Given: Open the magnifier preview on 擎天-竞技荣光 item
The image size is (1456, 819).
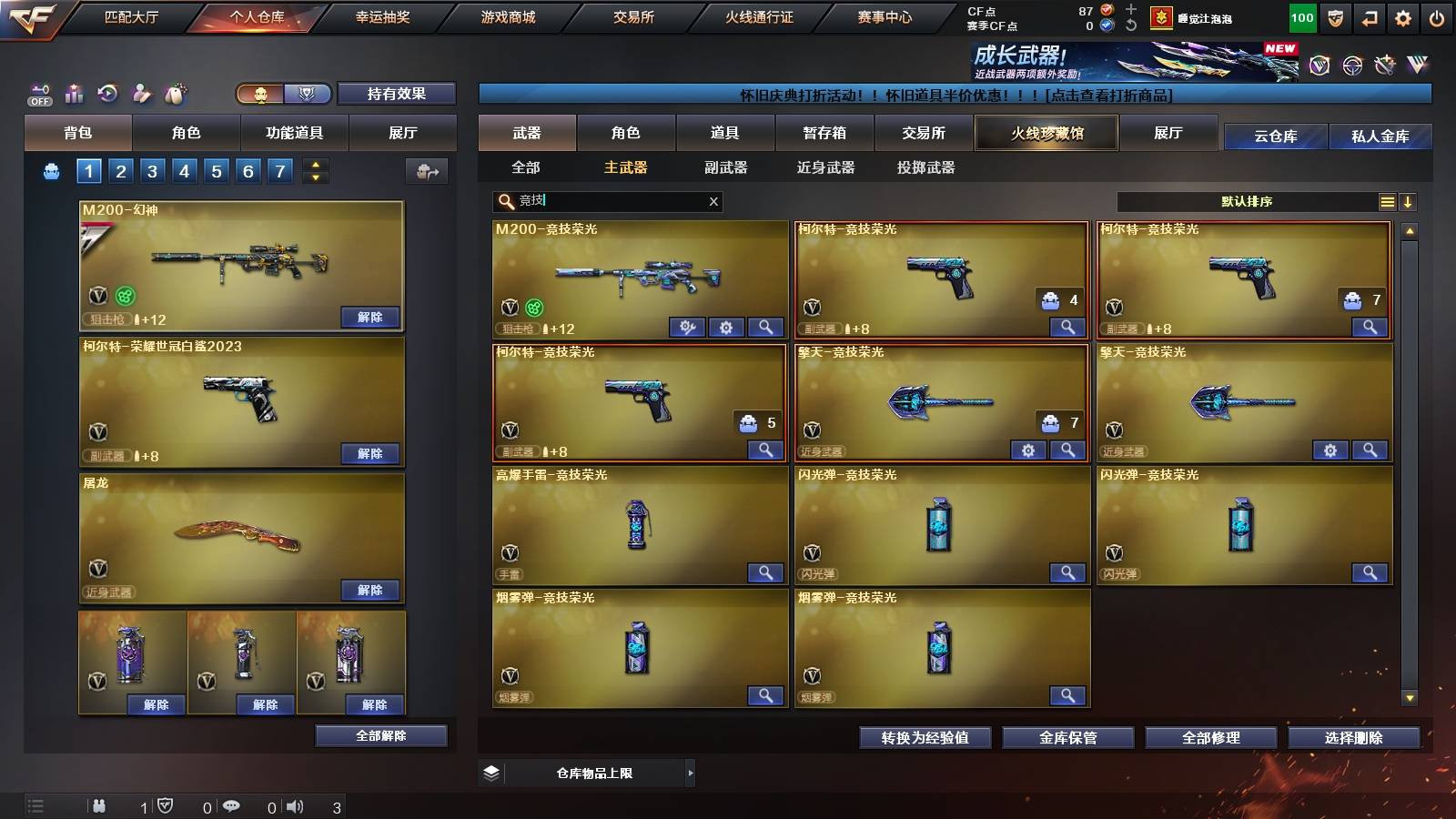Looking at the screenshot, I should point(1067,450).
